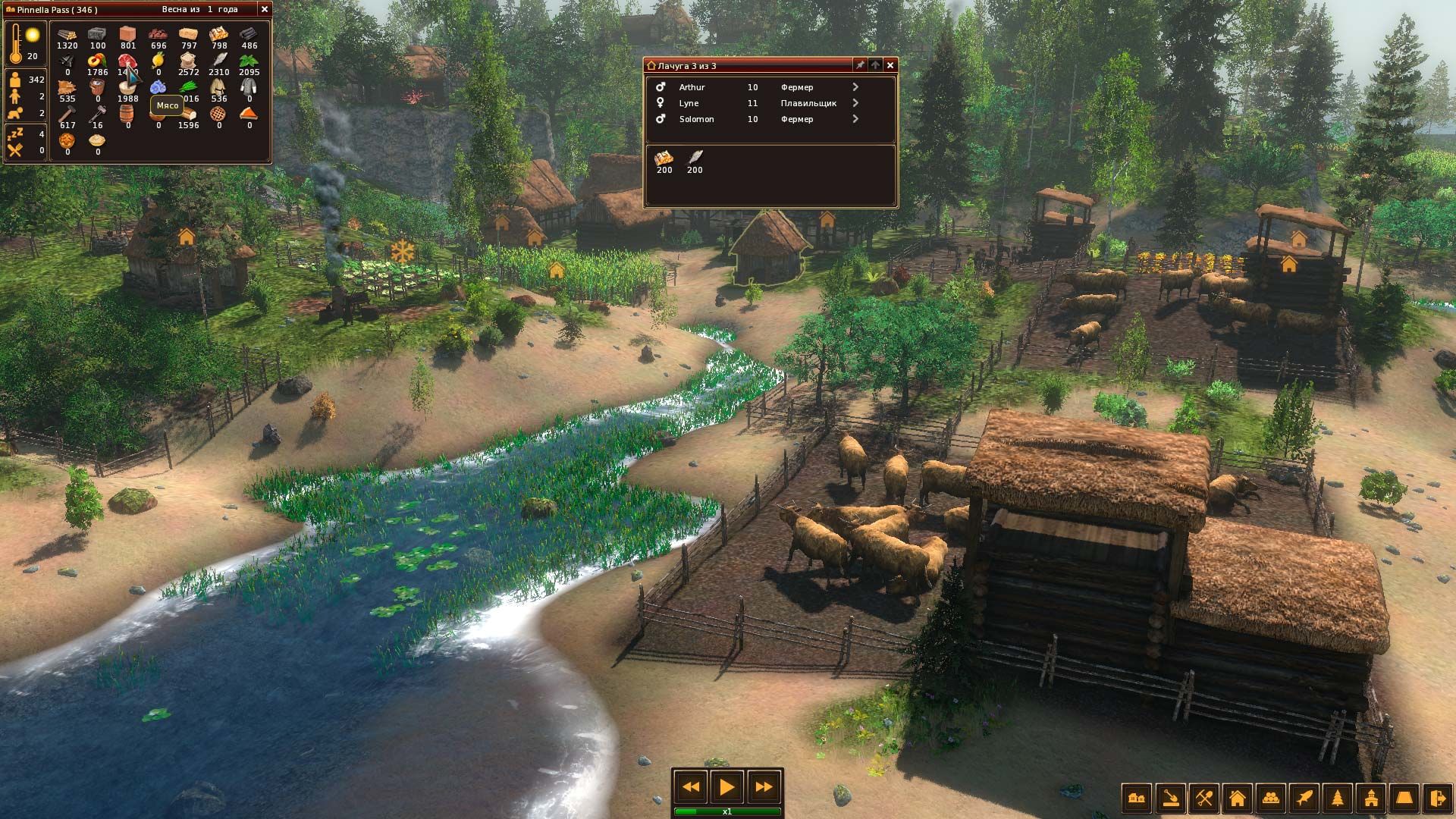1456x819 pixels.
Task: Speed up with the fast-forward button
Action: coord(763,787)
